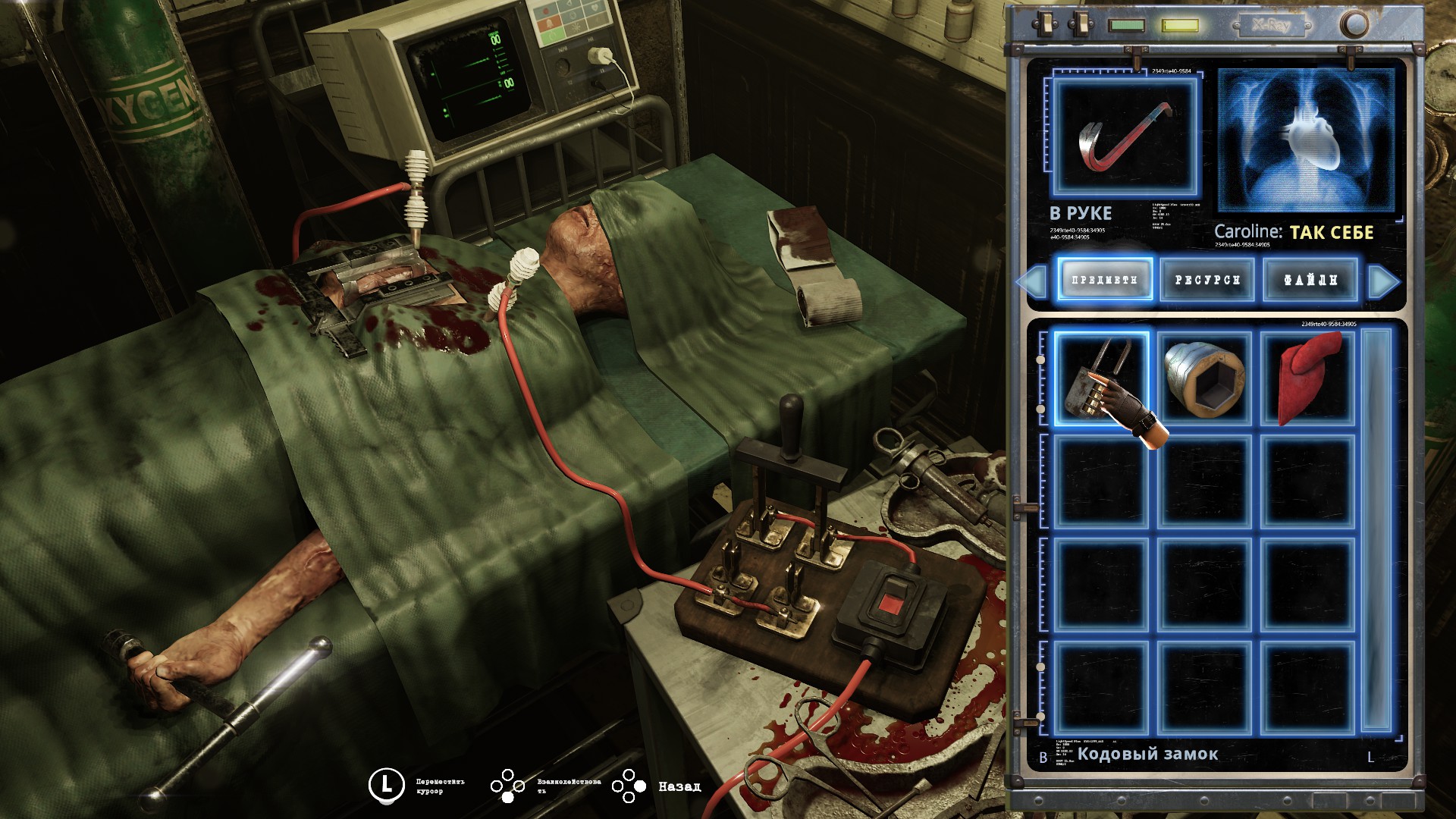The image size is (1456, 819).
Task: Go to next tab with right arrow
Action: click(1382, 281)
